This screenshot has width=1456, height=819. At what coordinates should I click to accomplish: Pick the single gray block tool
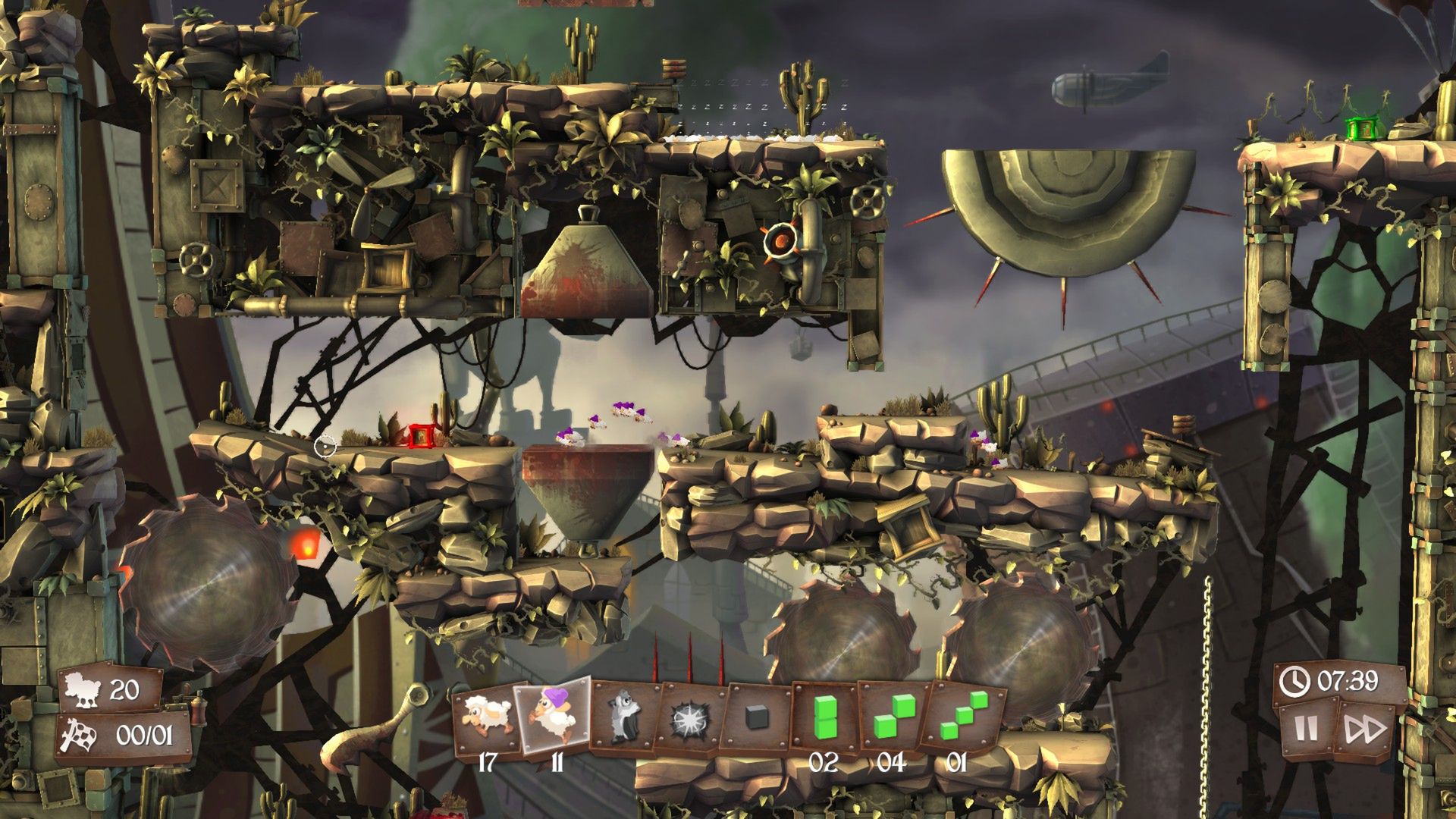757,717
